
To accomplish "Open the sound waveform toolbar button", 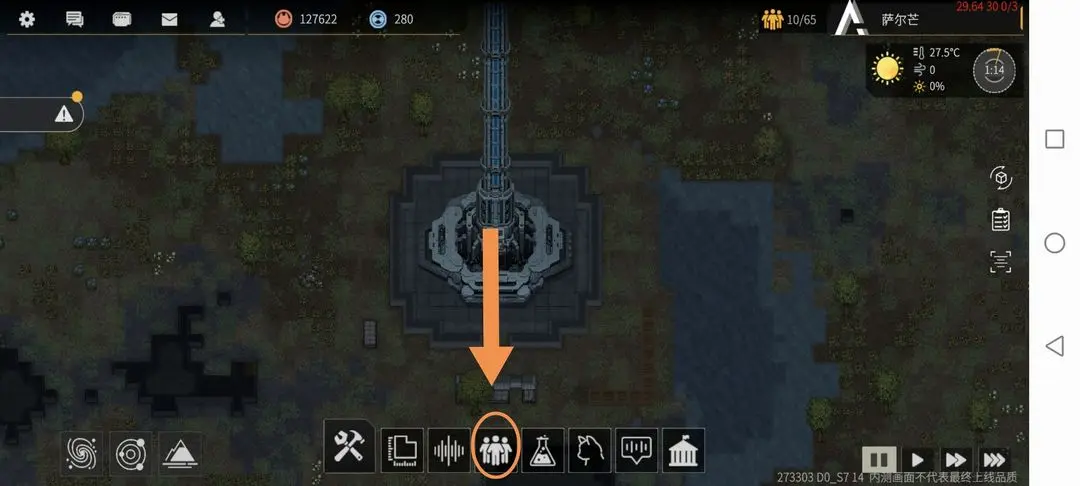I will 449,450.
